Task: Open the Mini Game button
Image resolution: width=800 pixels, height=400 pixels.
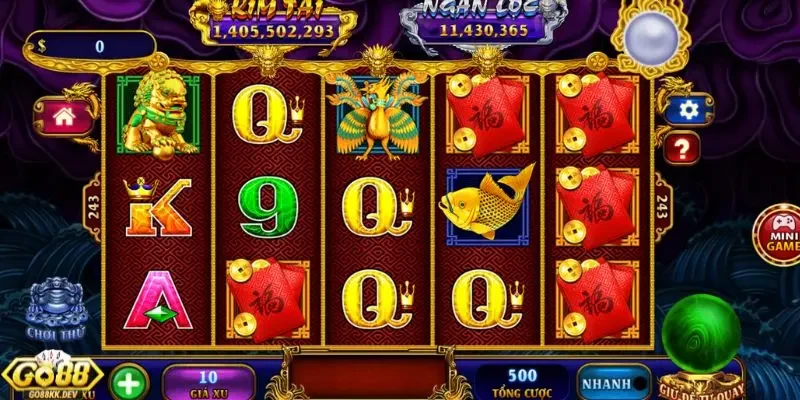Action: [x=778, y=233]
